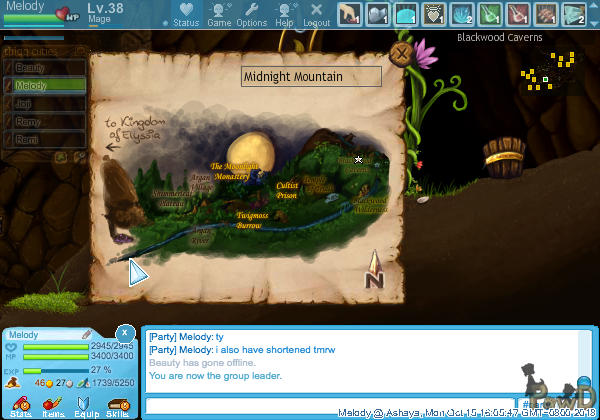This screenshot has width=600, height=420.
Task: Close the Melody character panel
Action: click(x=124, y=332)
